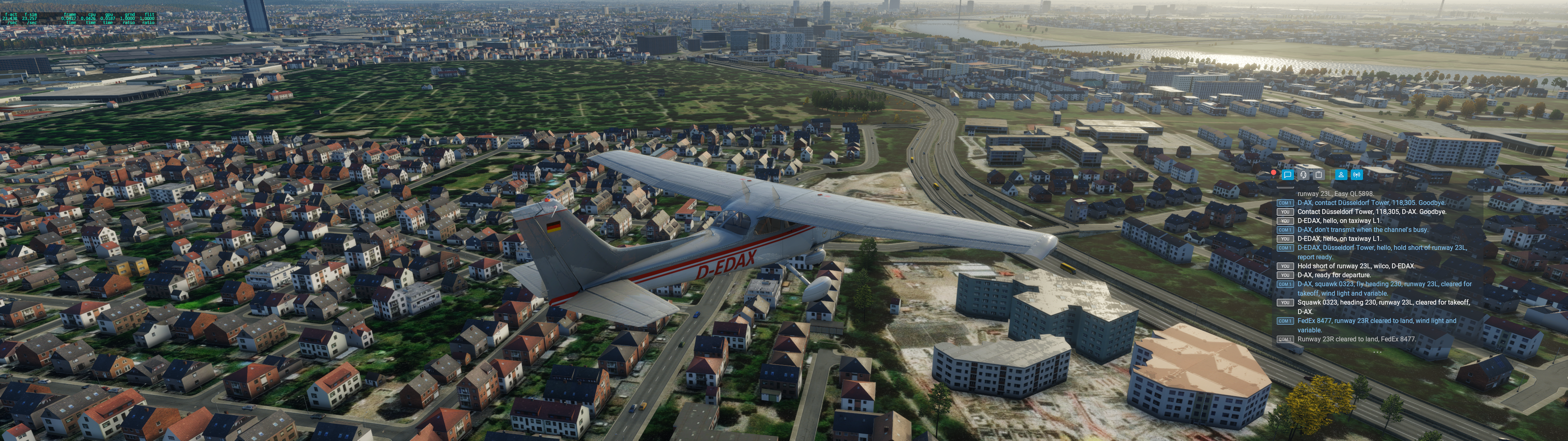
Task: Toggle the person icon filter button
Action: coord(1341,175)
